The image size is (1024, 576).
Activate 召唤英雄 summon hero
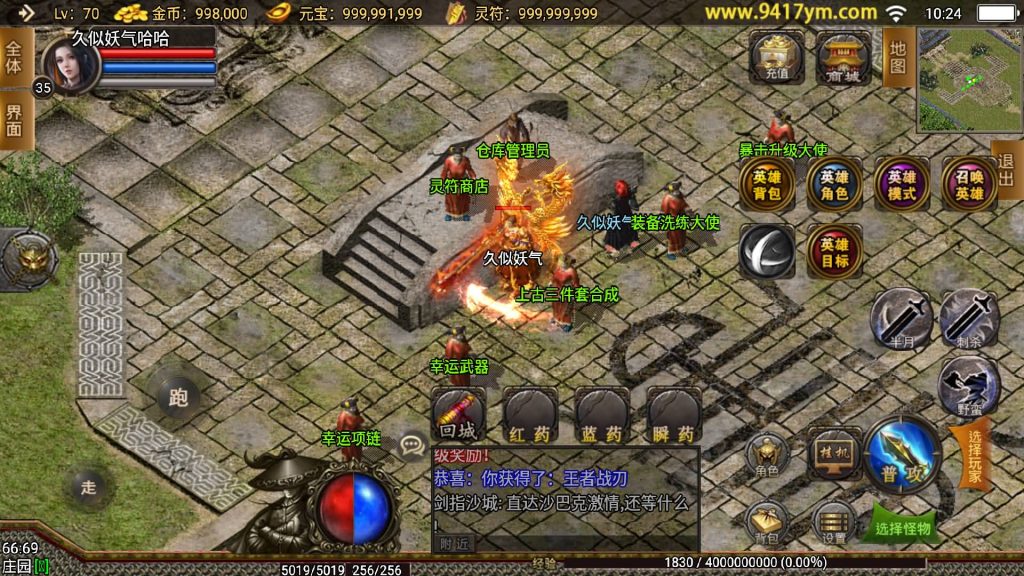968,185
